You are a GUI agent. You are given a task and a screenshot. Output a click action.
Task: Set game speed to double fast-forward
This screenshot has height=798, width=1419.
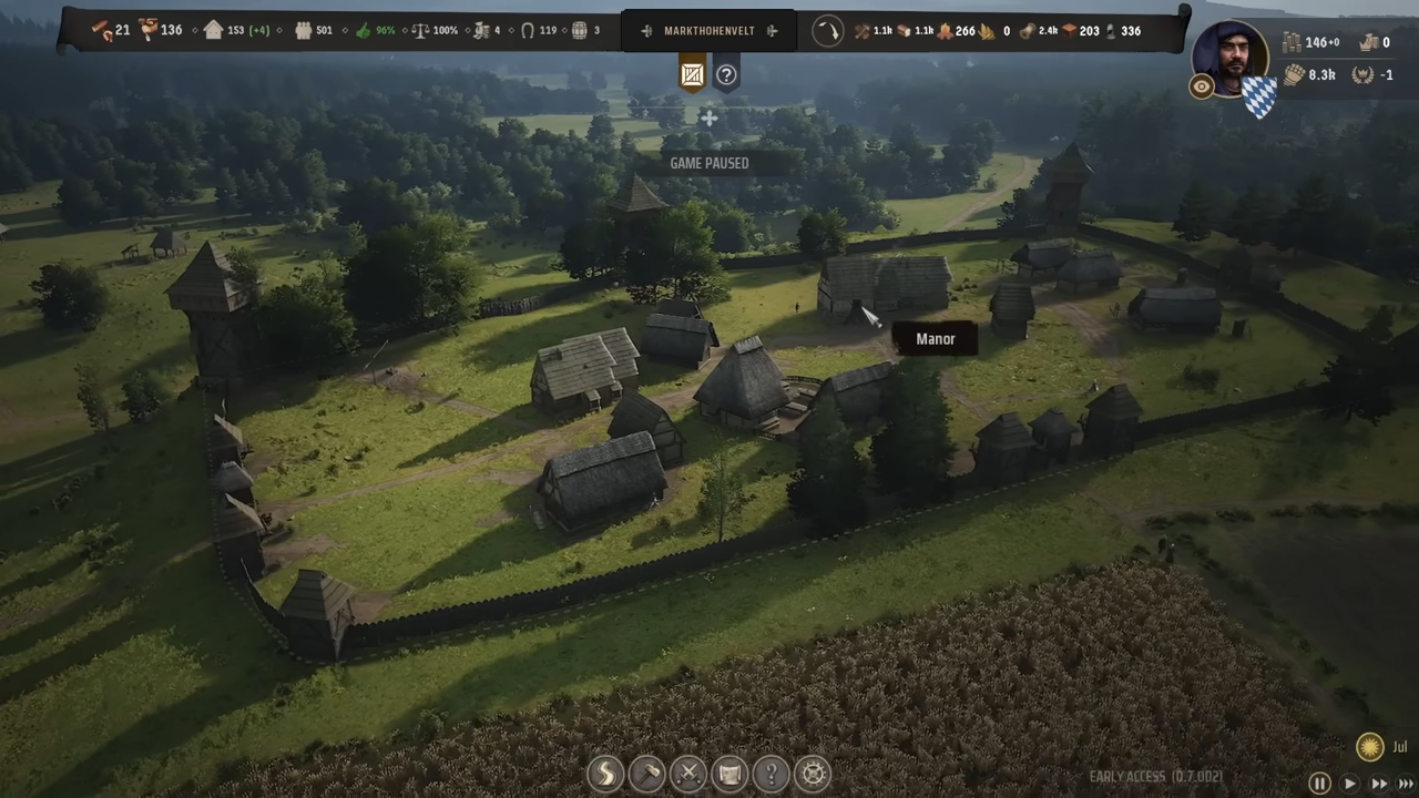[x=1378, y=784]
